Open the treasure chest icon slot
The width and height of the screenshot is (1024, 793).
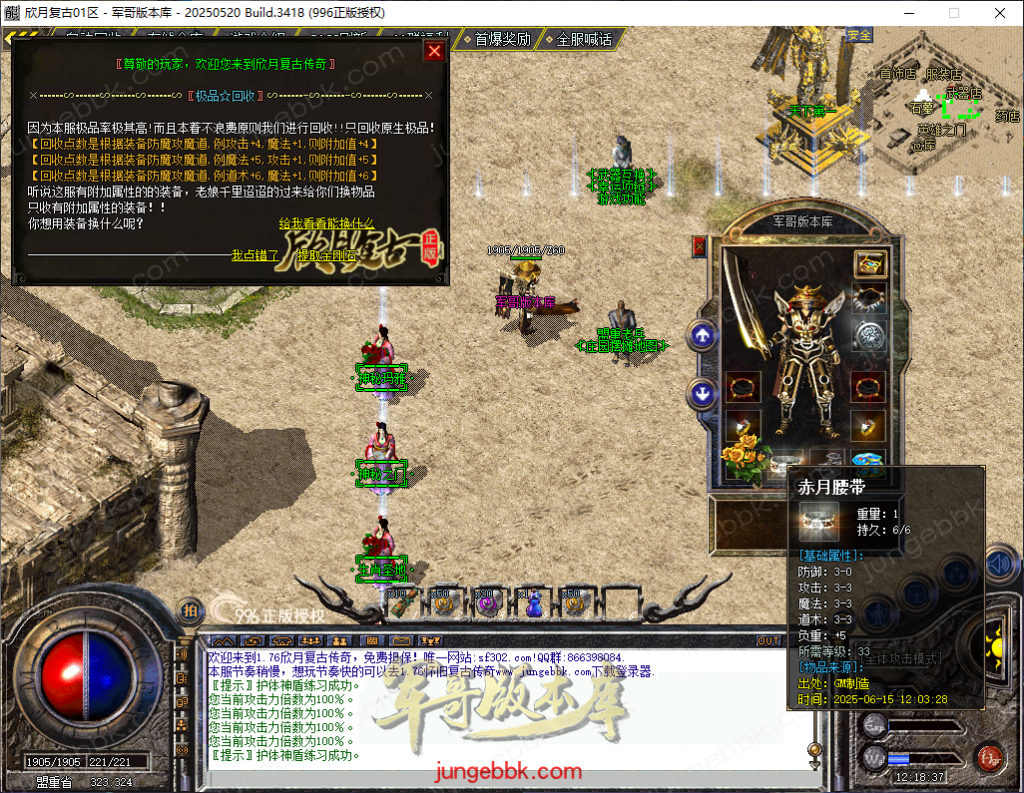click(868, 264)
